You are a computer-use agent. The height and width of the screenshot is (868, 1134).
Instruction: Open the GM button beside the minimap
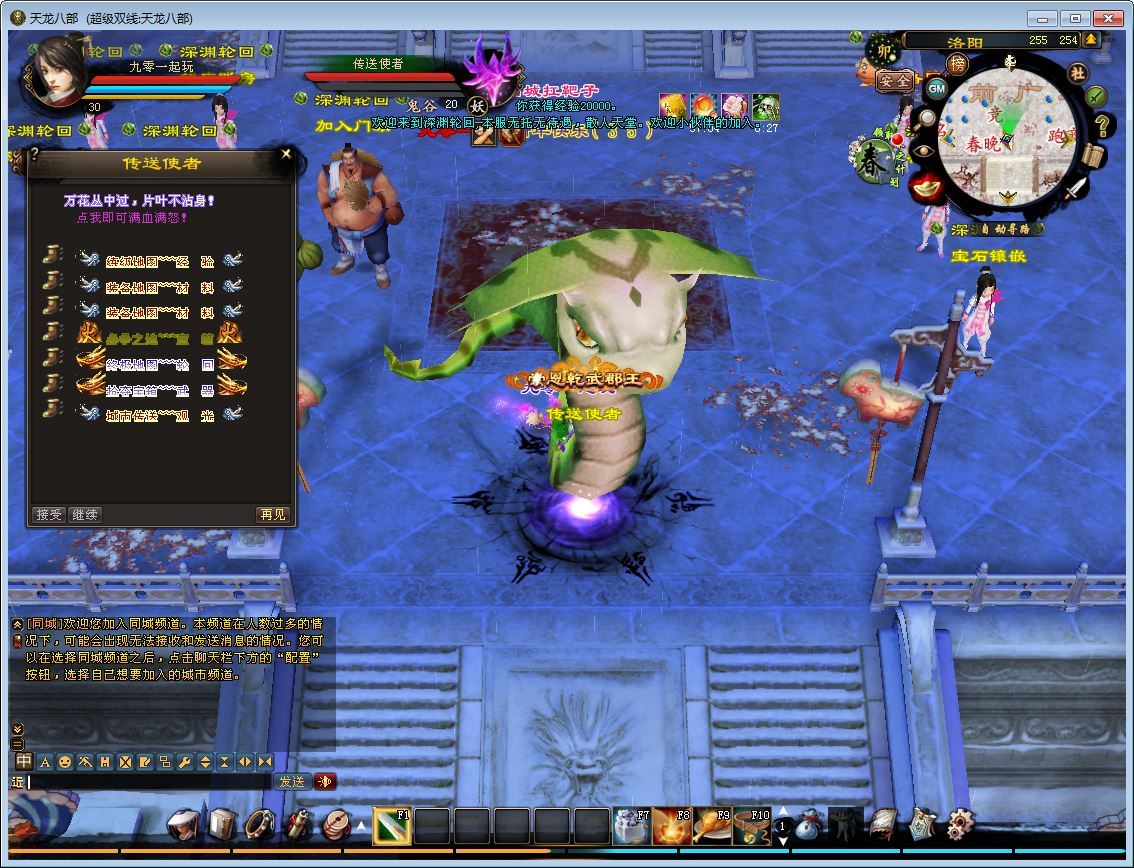pyautogui.click(x=936, y=88)
